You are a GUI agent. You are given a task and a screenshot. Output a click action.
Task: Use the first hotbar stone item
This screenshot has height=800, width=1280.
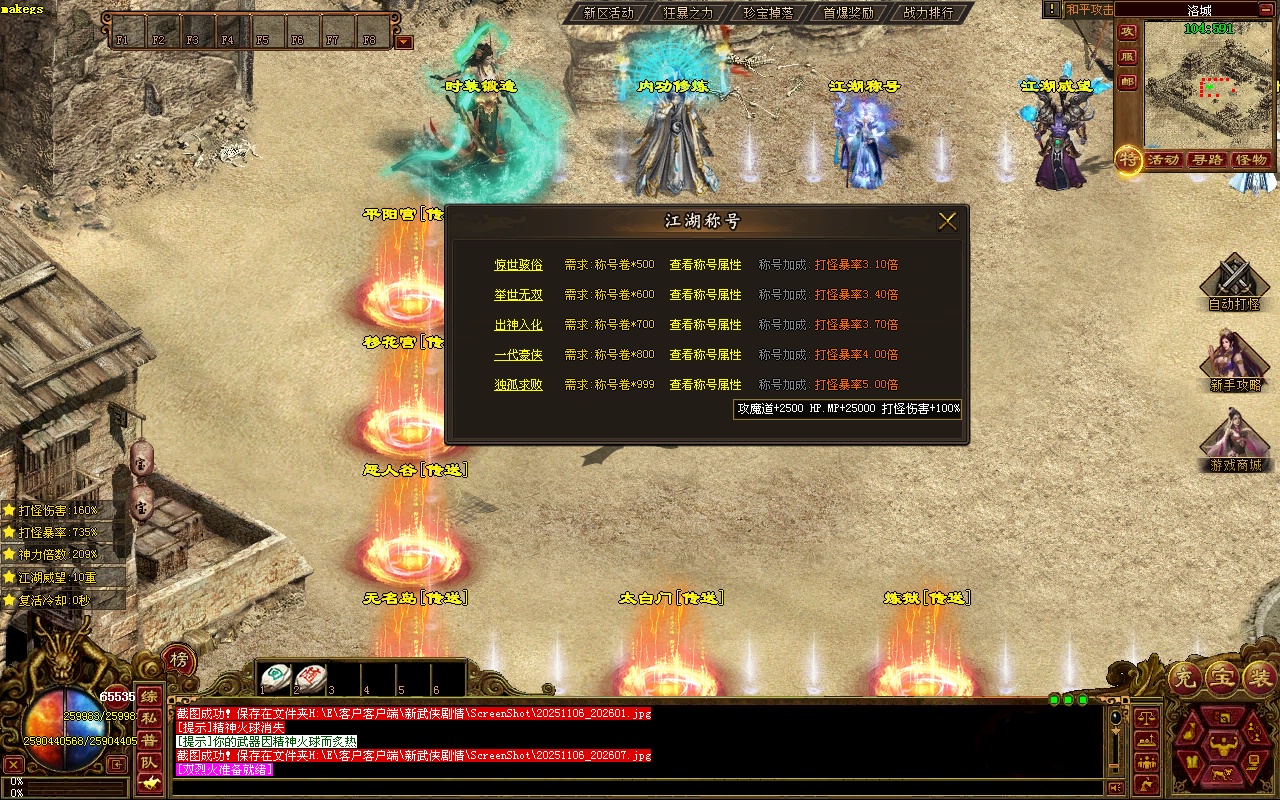point(276,678)
